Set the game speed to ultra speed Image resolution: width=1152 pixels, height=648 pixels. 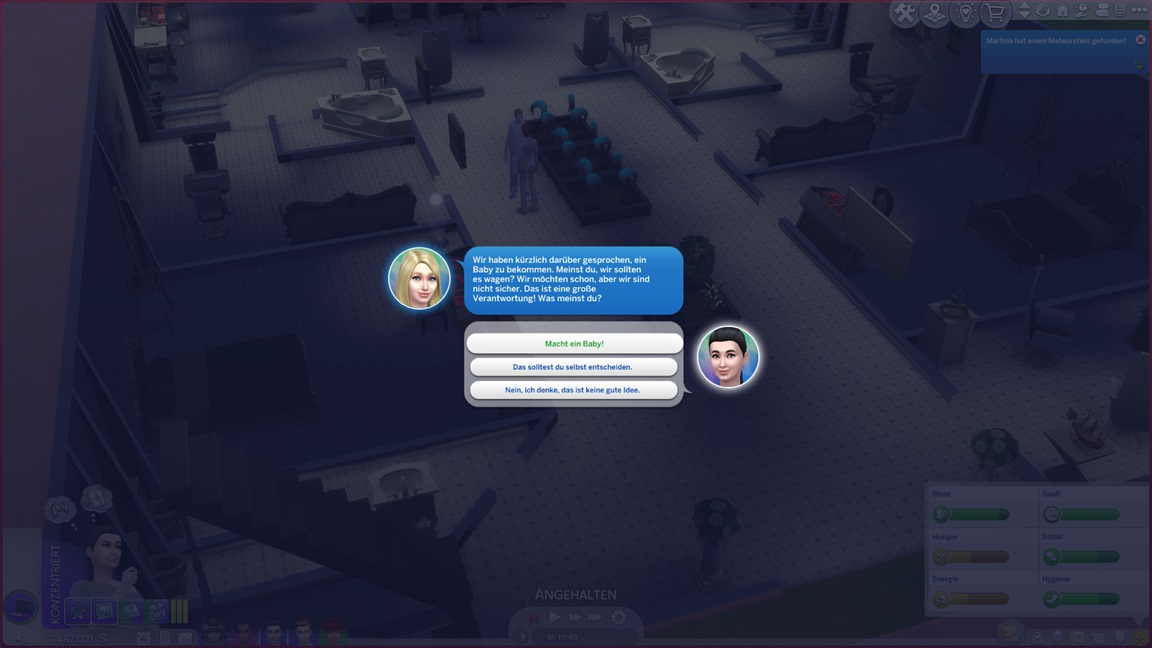point(595,618)
